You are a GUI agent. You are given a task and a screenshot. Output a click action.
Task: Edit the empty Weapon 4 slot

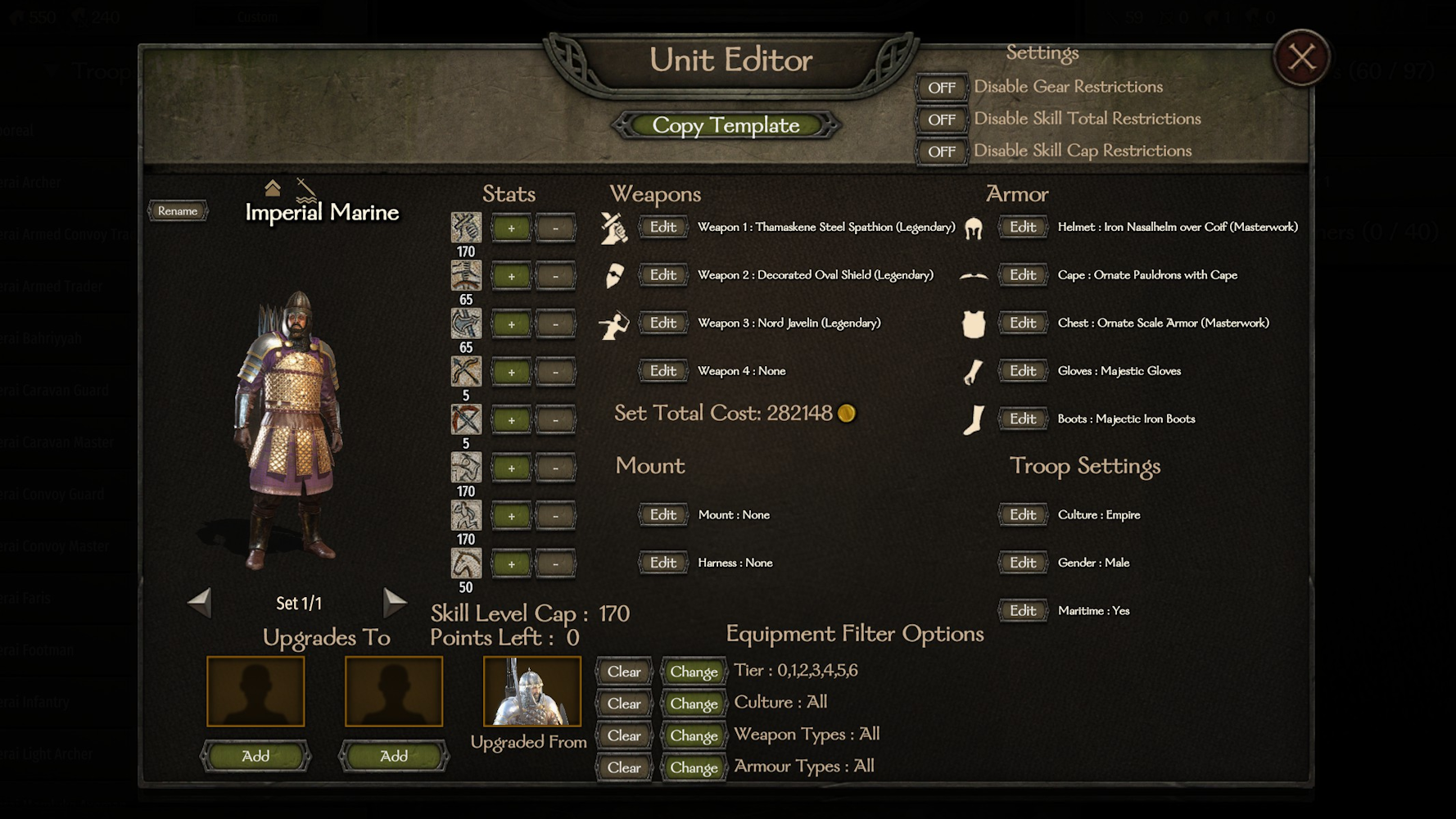[x=662, y=371]
